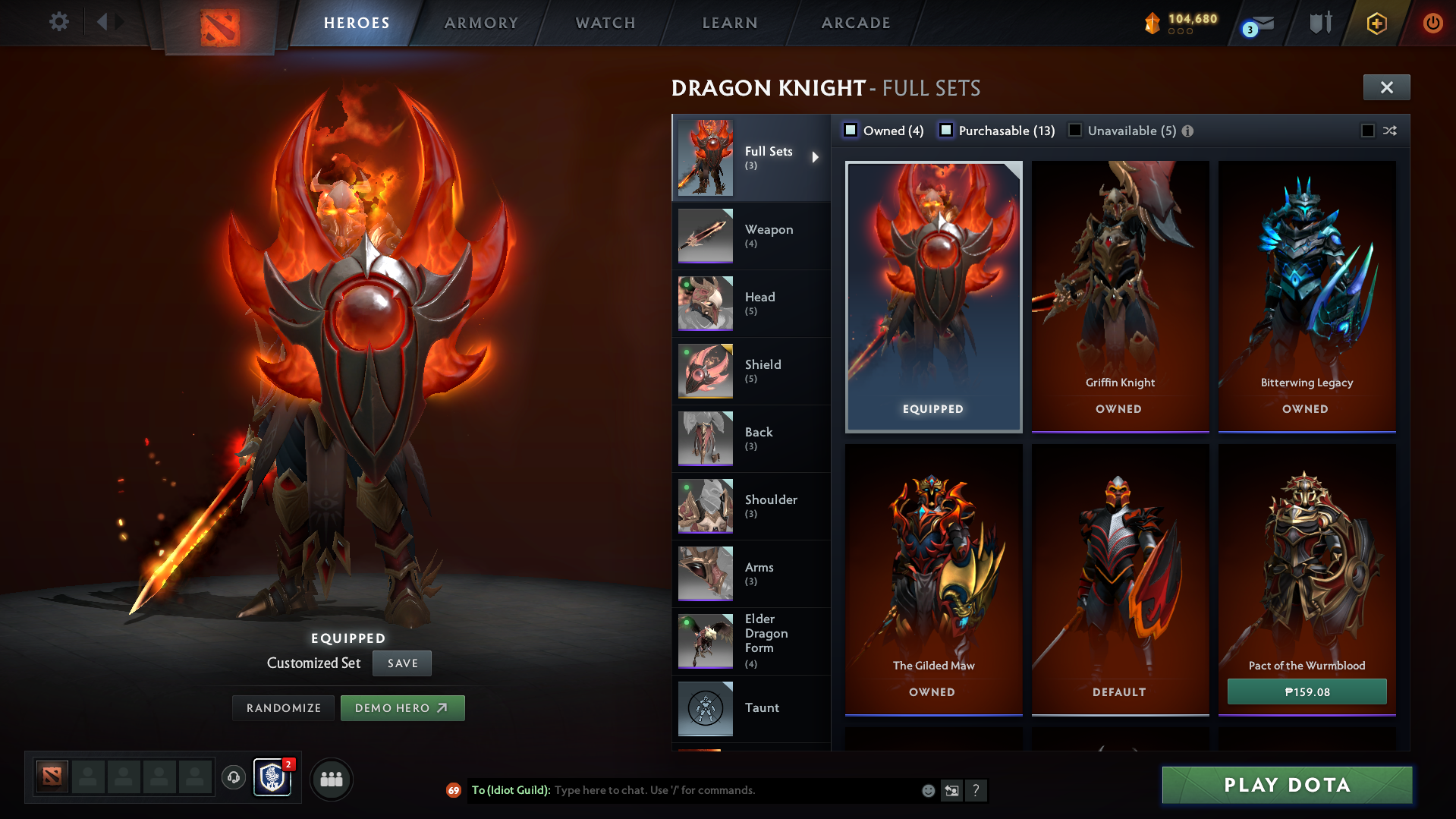Switch to the ARMORY tab

[481, 22]
